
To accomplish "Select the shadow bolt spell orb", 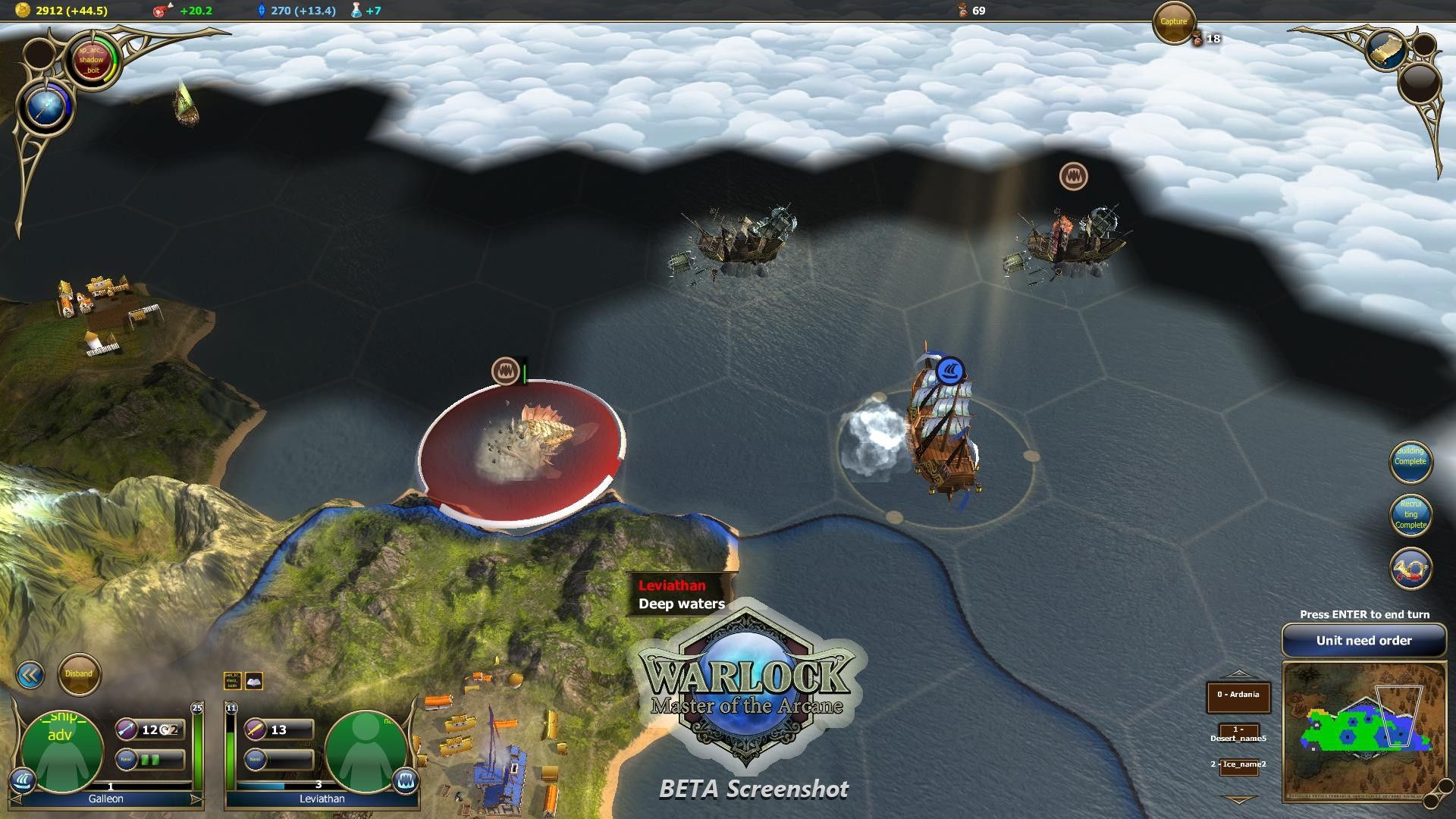I will tap(90, 60).
